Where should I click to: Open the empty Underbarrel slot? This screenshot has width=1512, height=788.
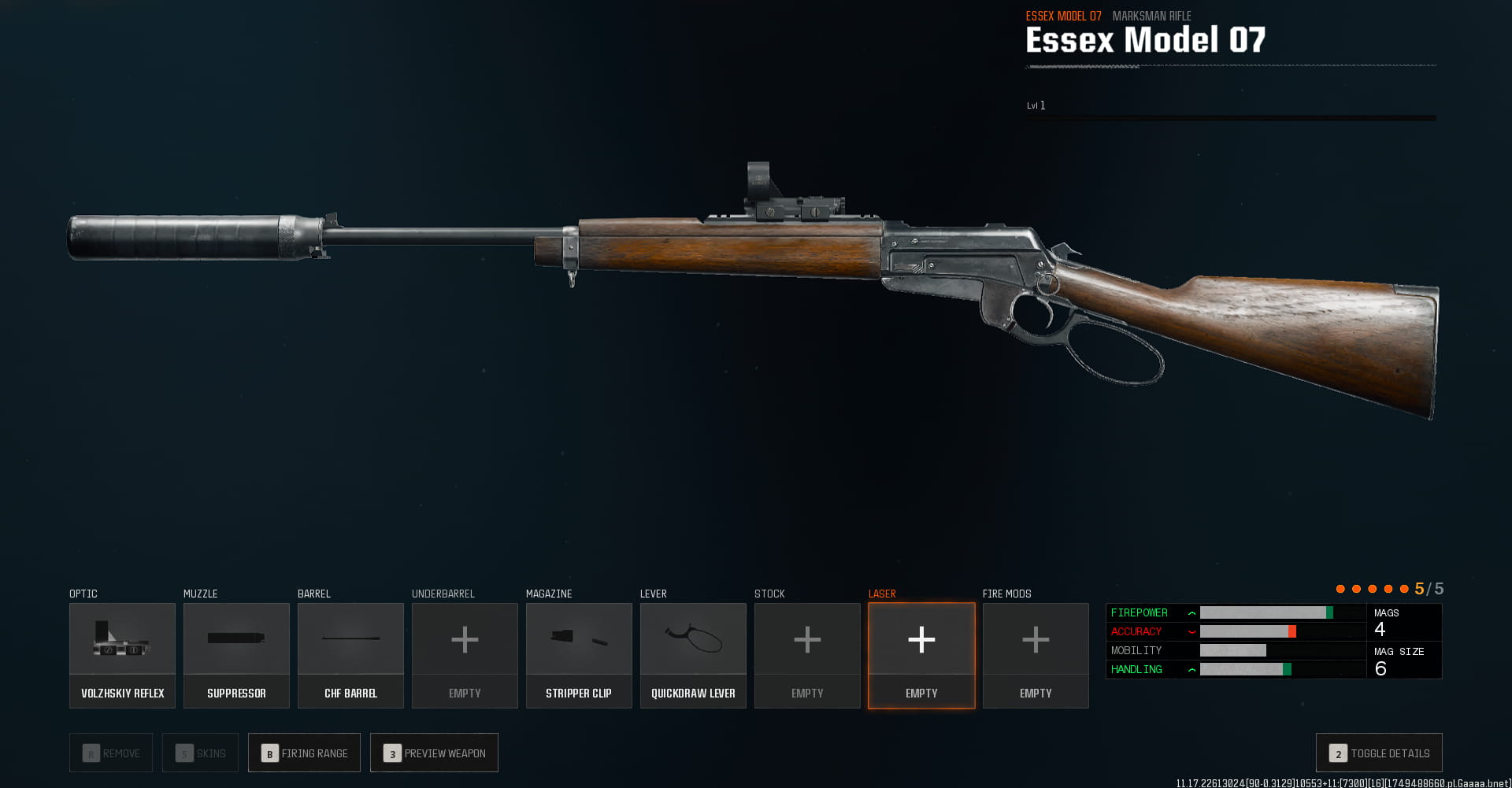465,655
